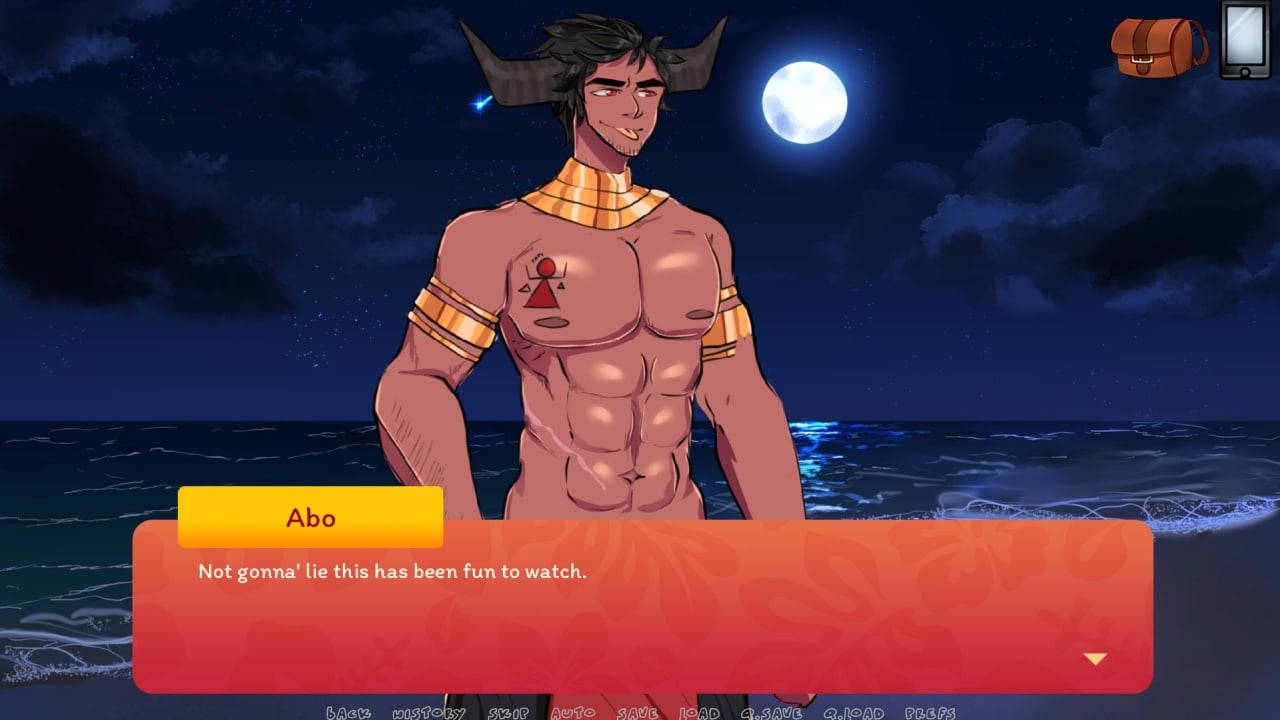Open the Prefs settings

930,713
